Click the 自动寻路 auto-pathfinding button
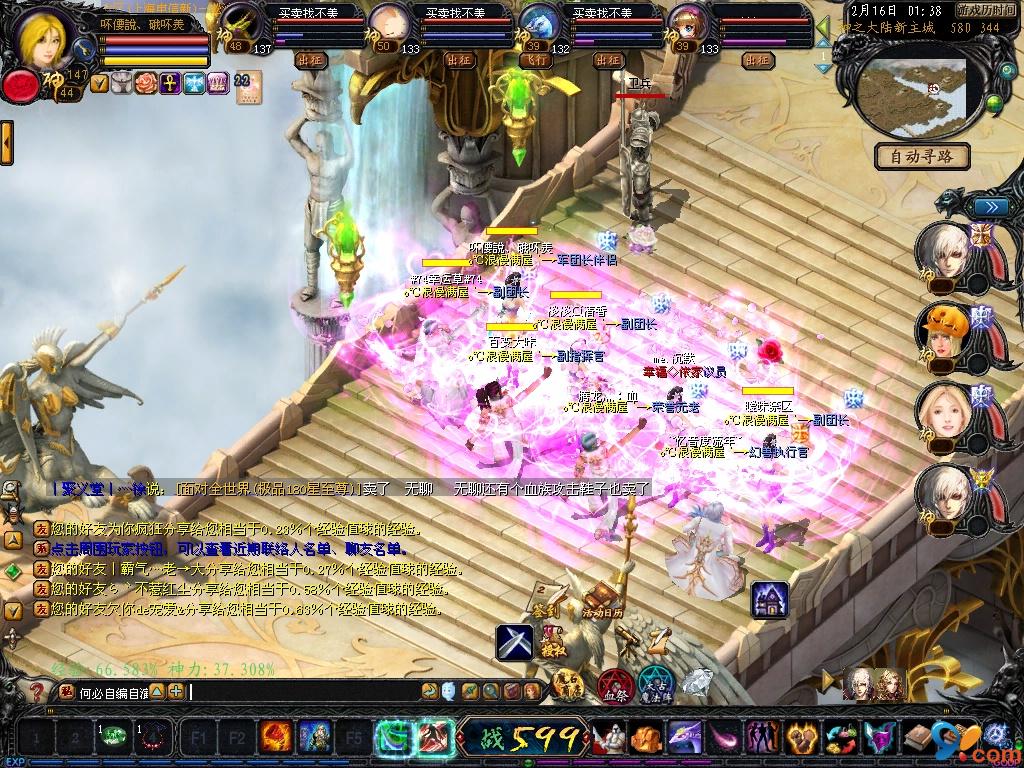Screen dimensions: 1024x768 (x=922, y=156)
